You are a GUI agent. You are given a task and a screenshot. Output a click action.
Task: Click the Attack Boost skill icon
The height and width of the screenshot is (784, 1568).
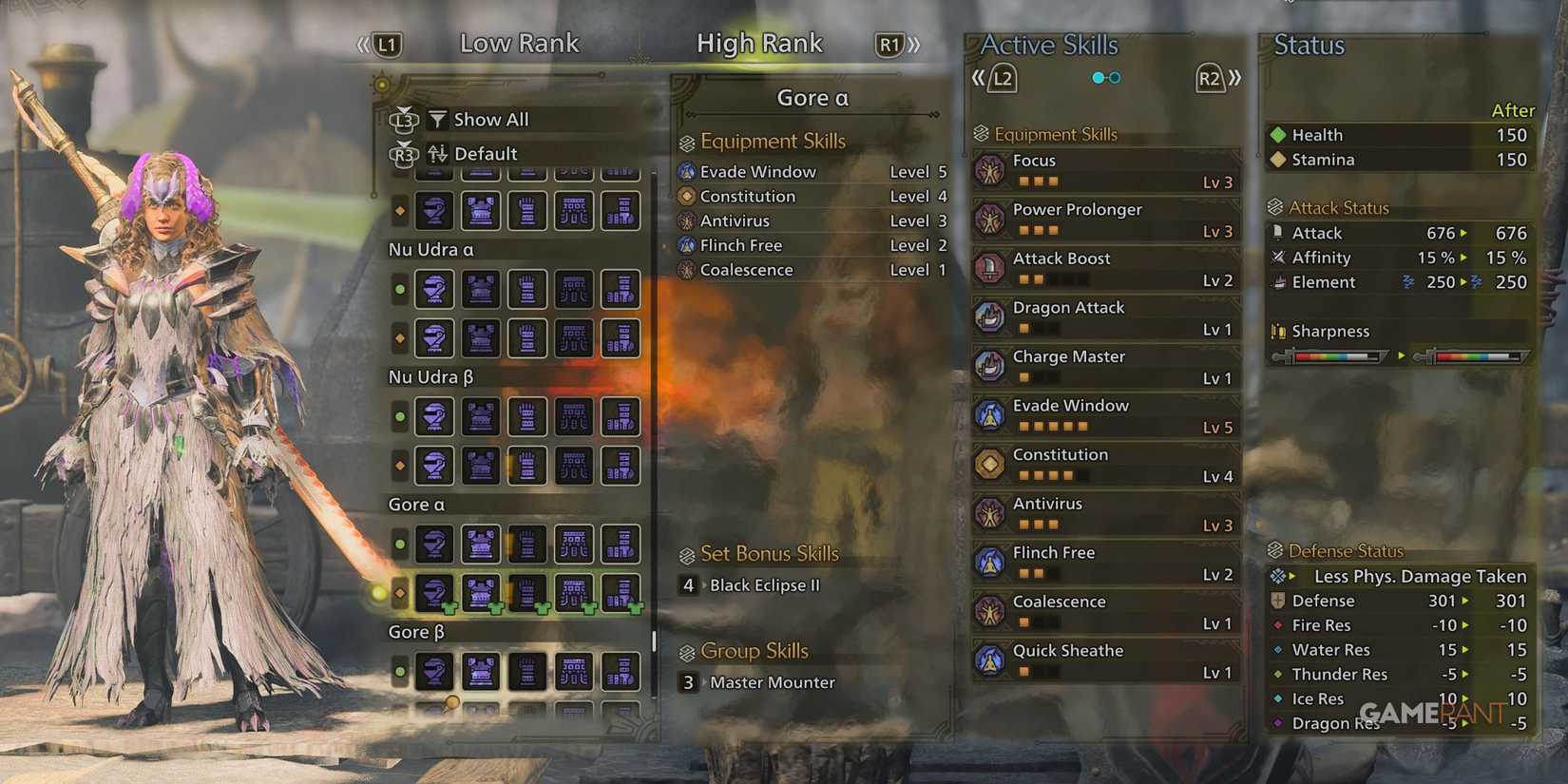991,267
